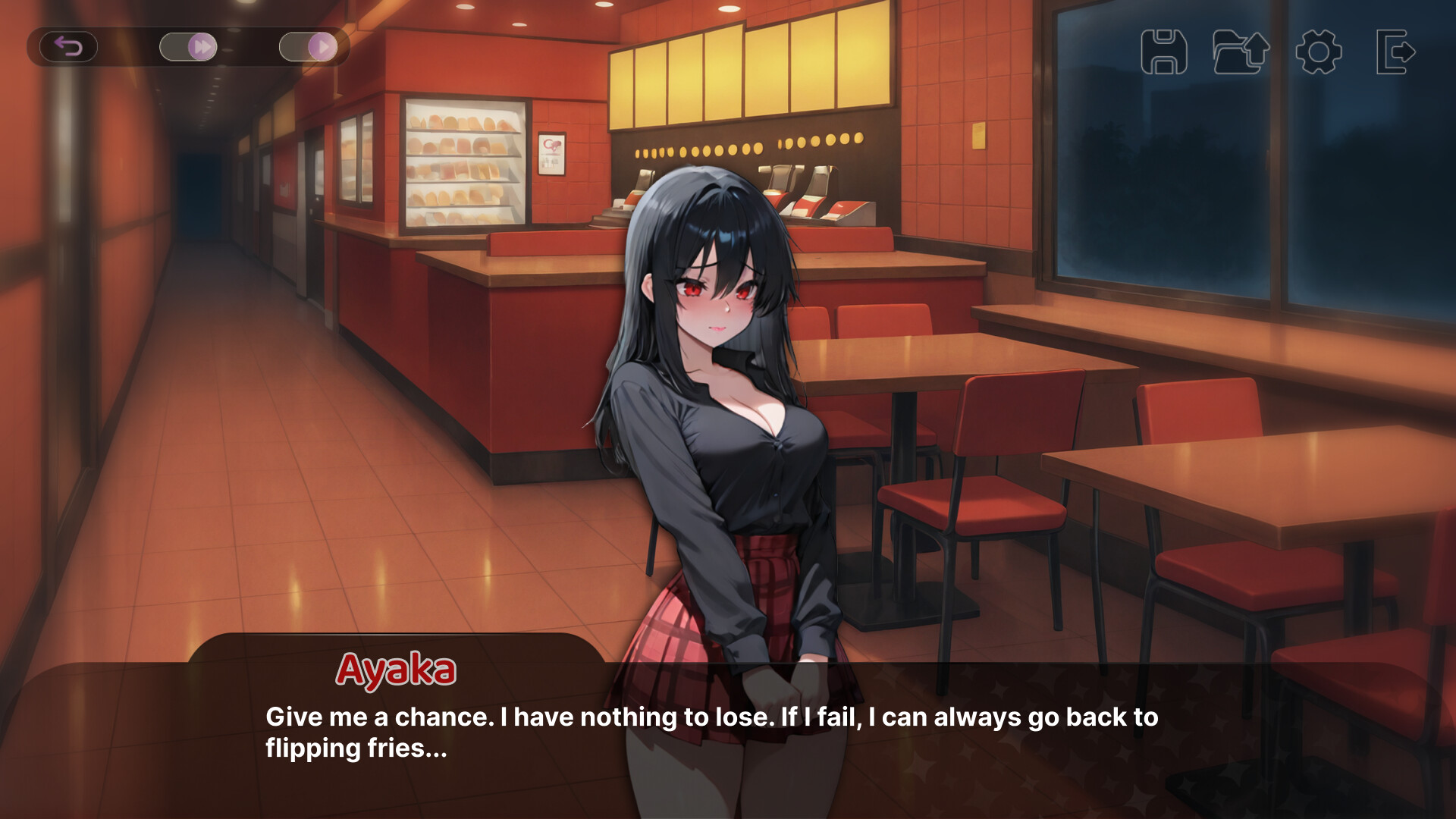
Task: Click the skip toggle in the top bar
Action: tap(188, 46)
